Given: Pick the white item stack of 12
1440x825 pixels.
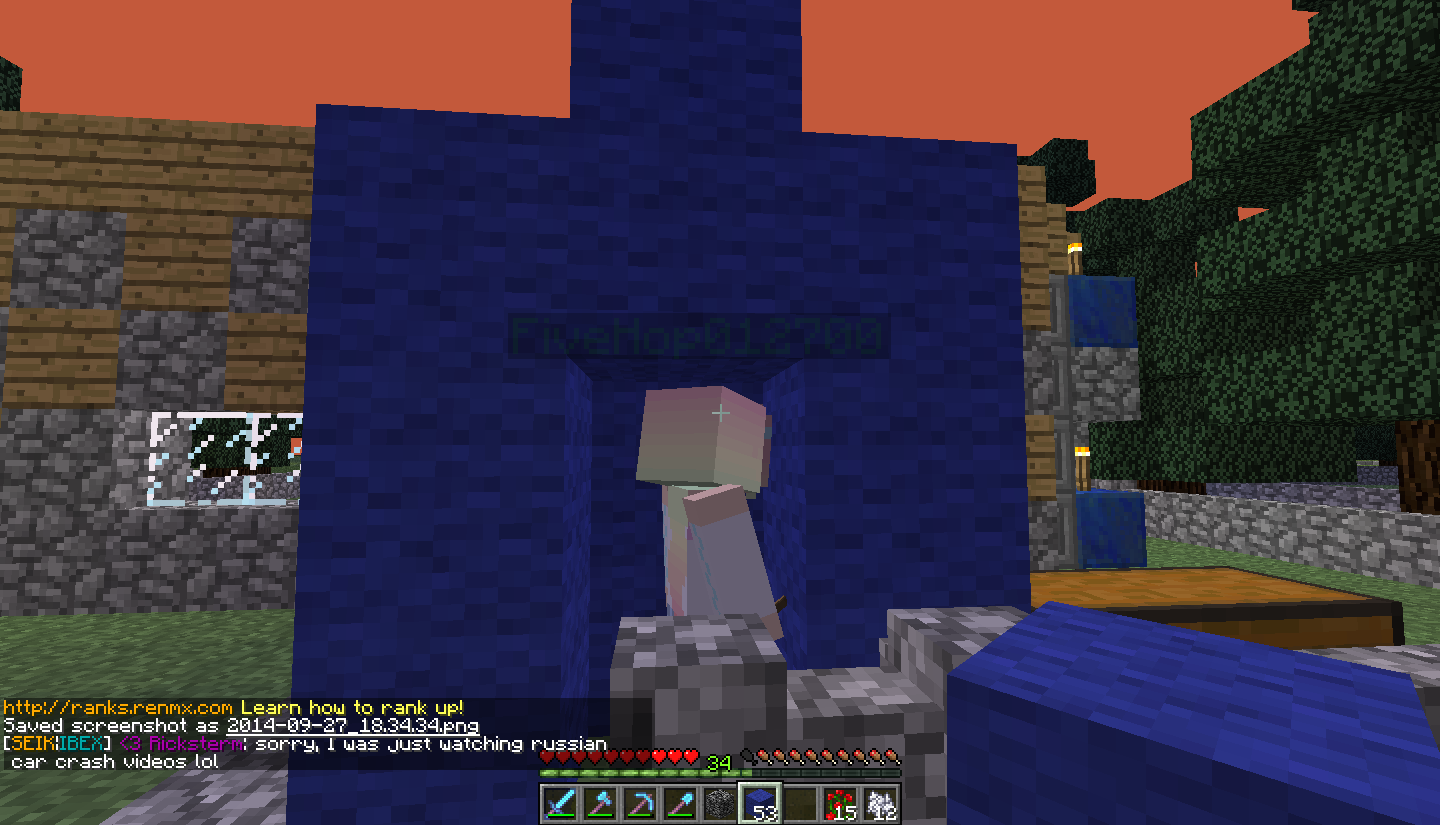Looking at the screenshot, I should [880, 803].
